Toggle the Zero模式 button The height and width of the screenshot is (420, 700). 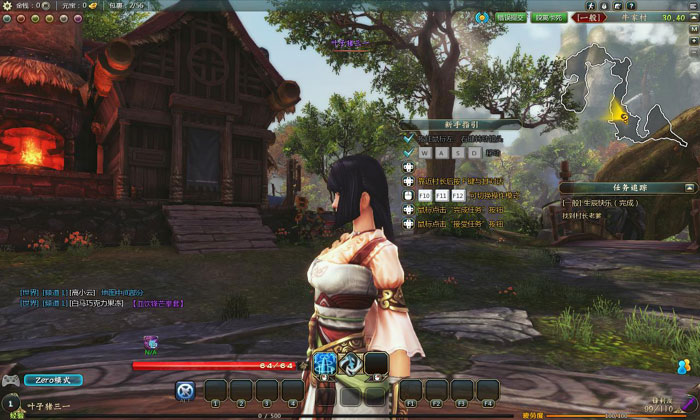[53, 380]
